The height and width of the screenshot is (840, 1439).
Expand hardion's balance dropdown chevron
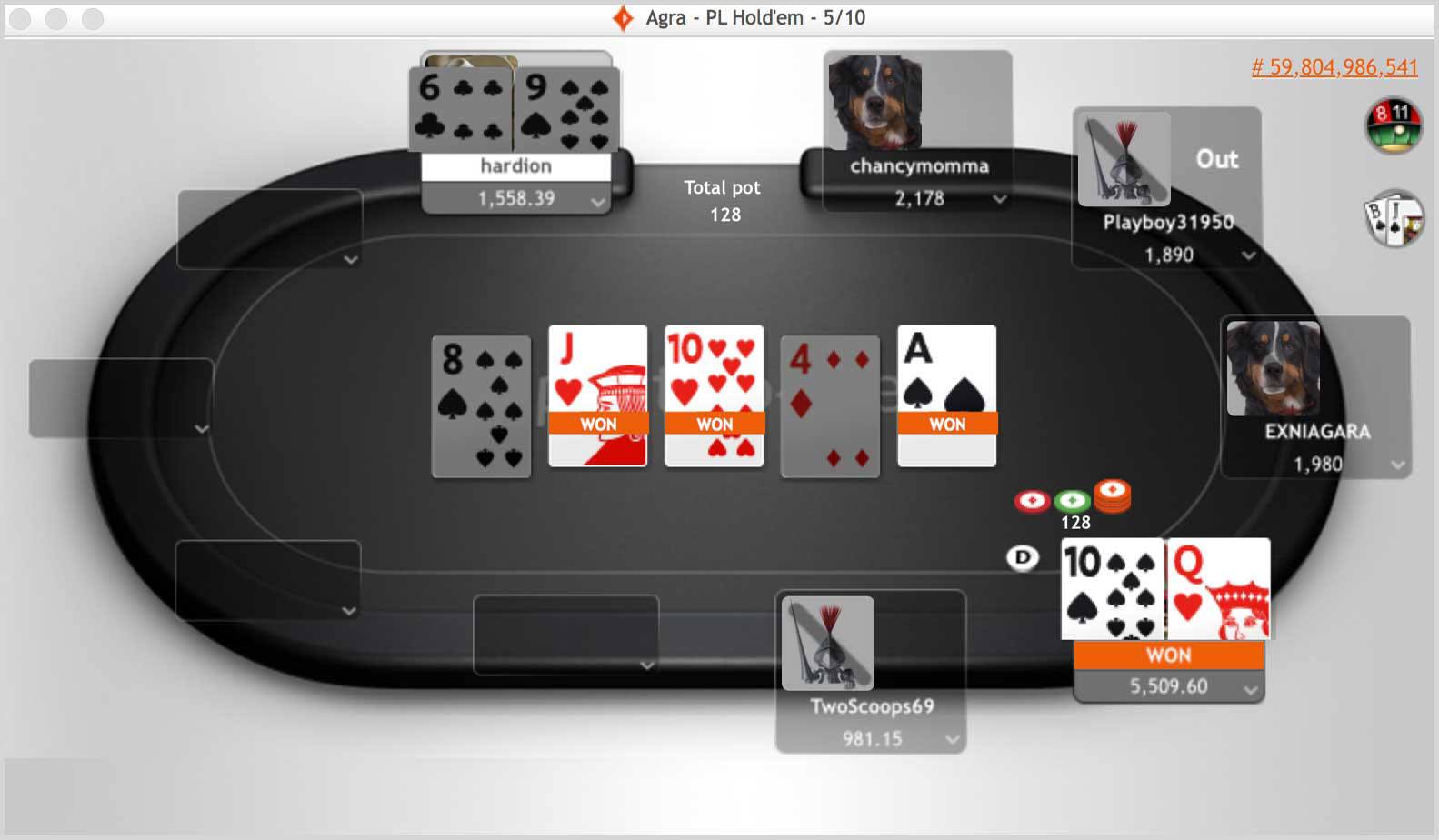(x=595, y=201)
